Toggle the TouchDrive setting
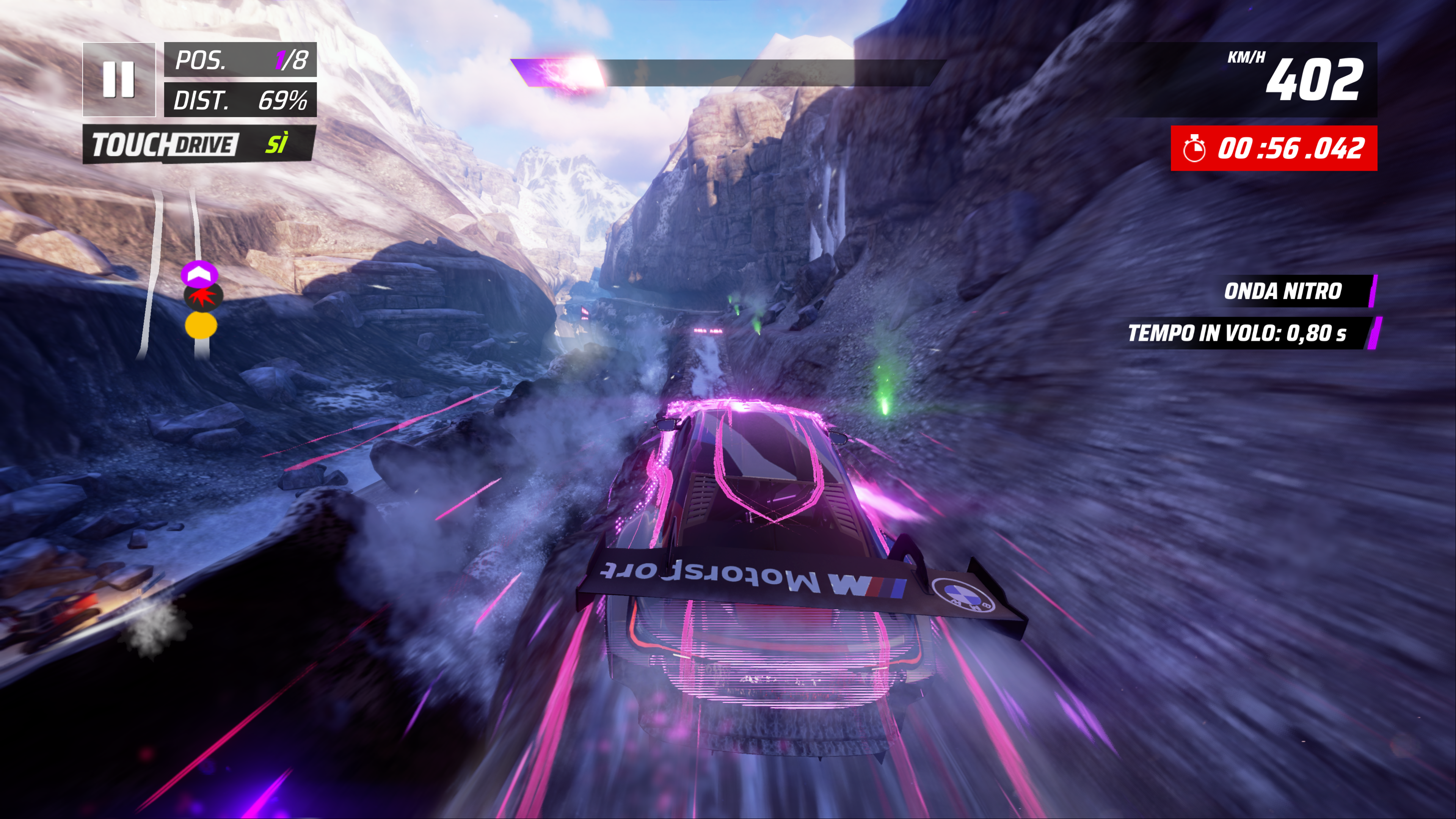Screen dimensions: 1456x819 (198, 145)
